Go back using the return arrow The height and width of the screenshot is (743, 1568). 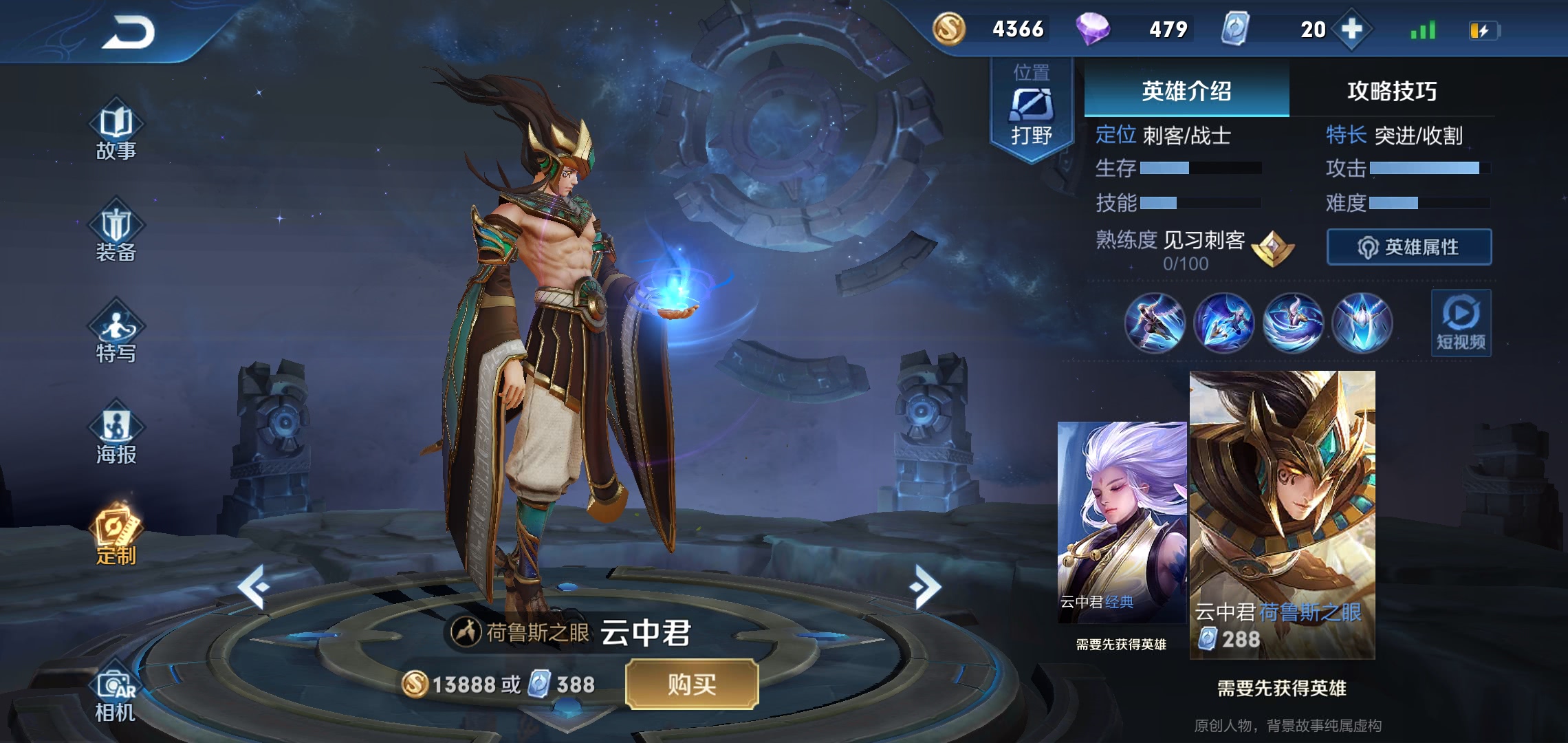click(129, 32)
